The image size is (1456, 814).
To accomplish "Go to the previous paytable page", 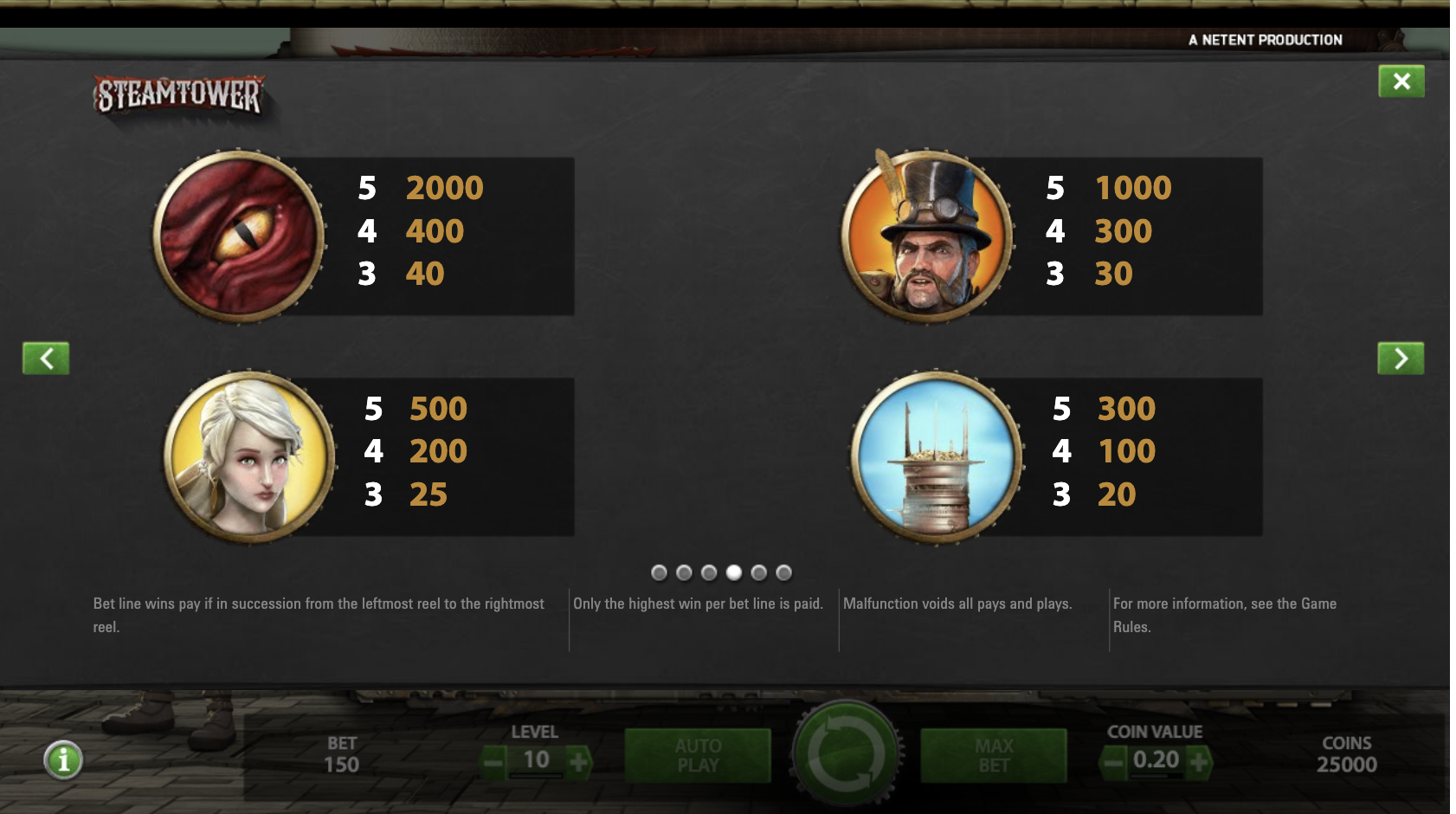I will pyautogui.click(x=46, y=358).
